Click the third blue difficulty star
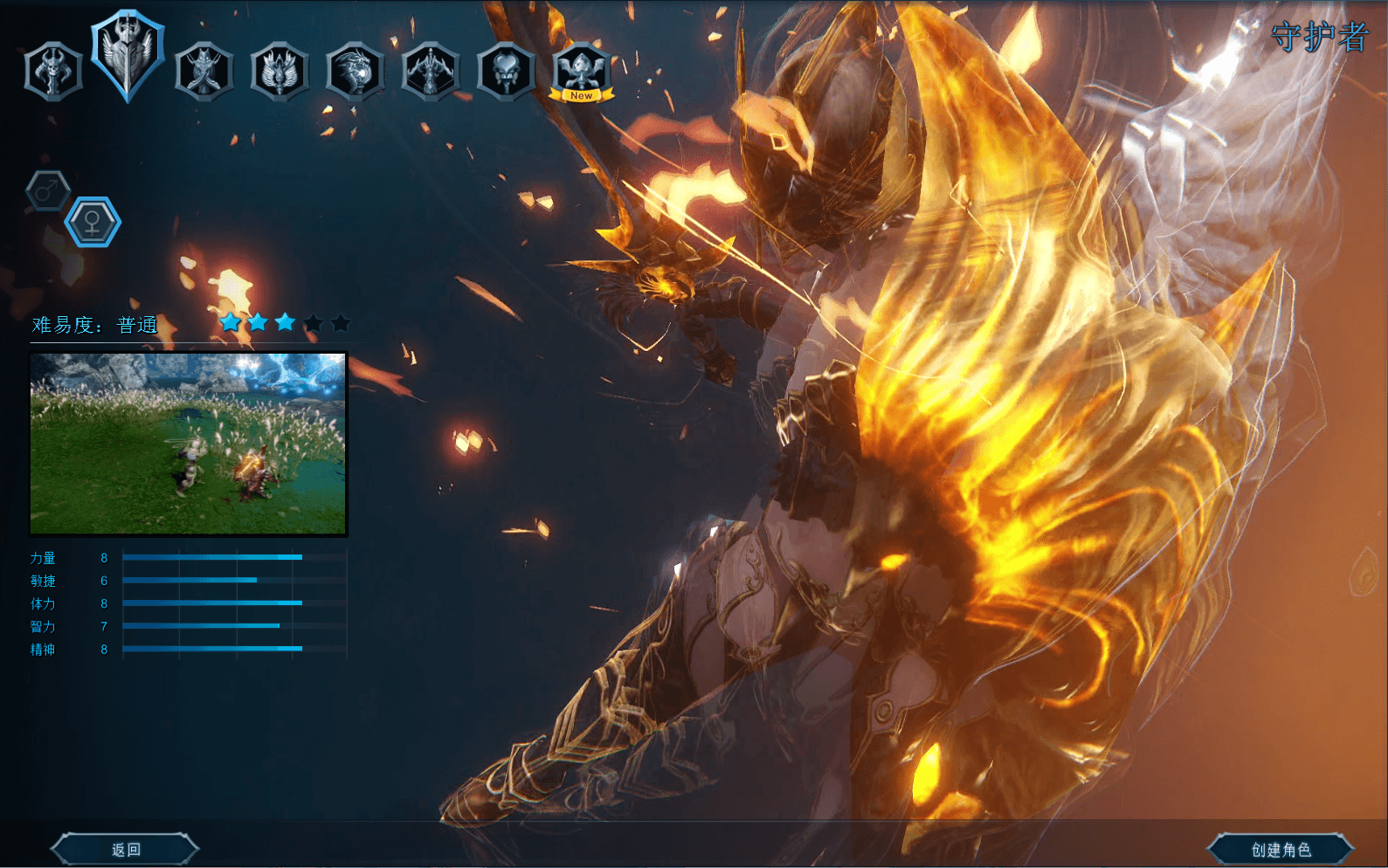This screenshot has height=868, width=1388. (x=285, y=322)
